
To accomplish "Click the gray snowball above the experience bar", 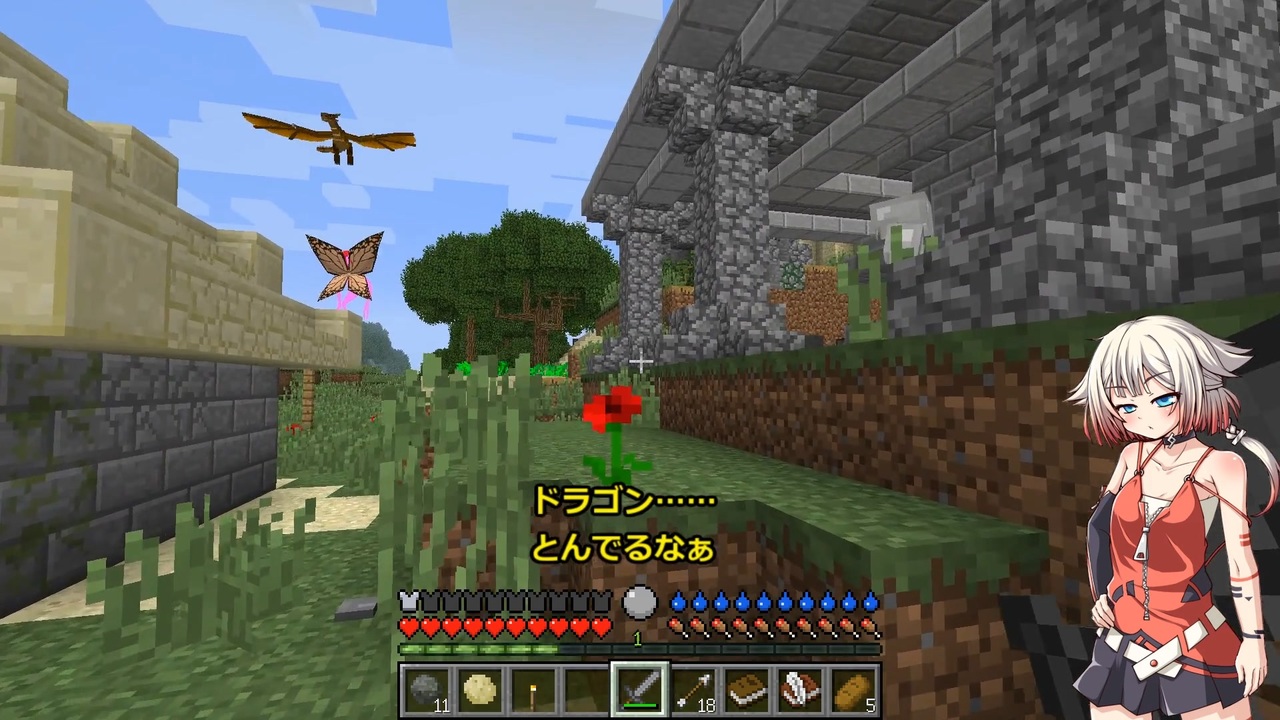I will click(639, 601).
